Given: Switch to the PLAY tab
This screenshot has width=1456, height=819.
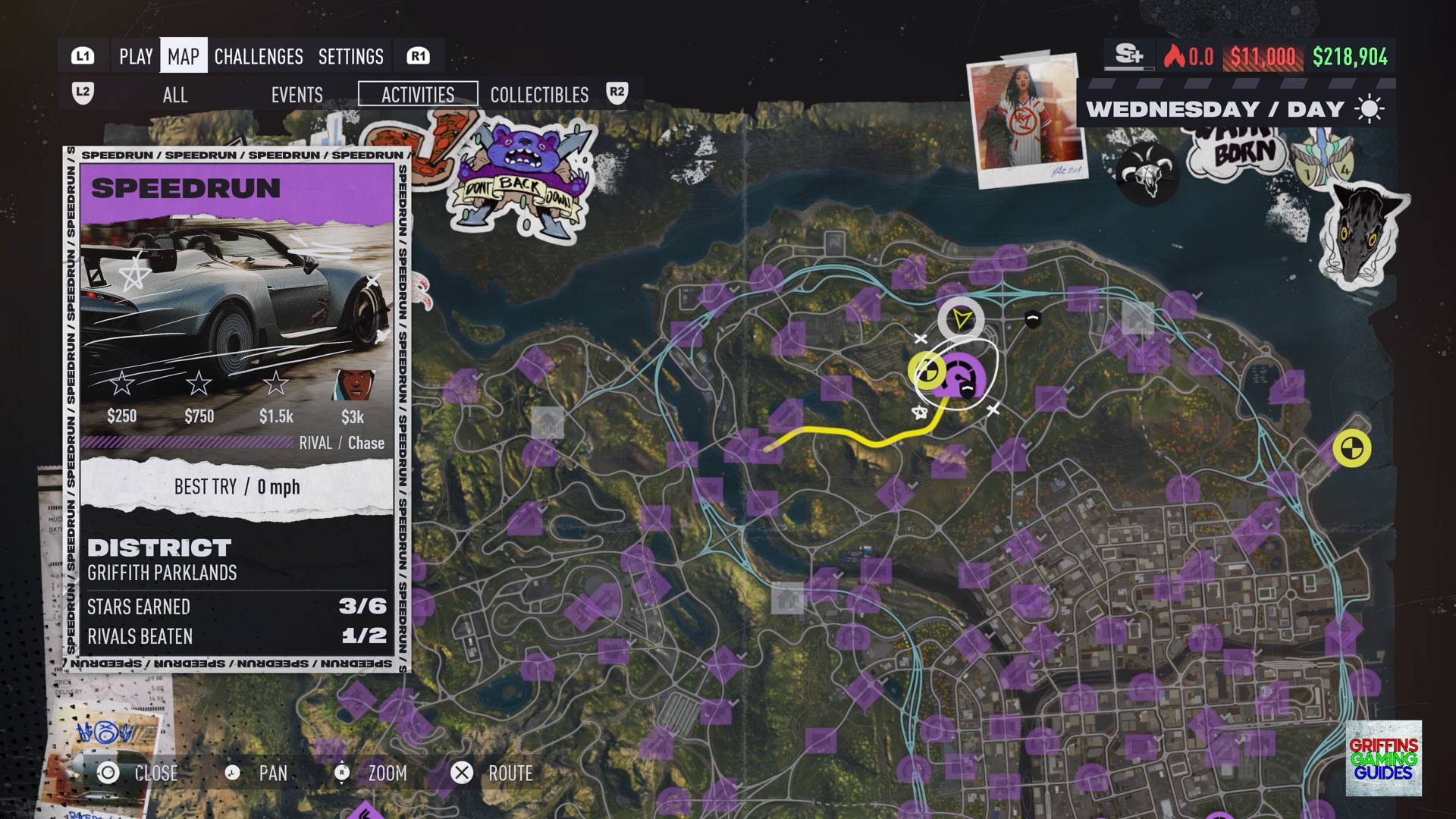Looking at the screenshot, I should [136, 56].
